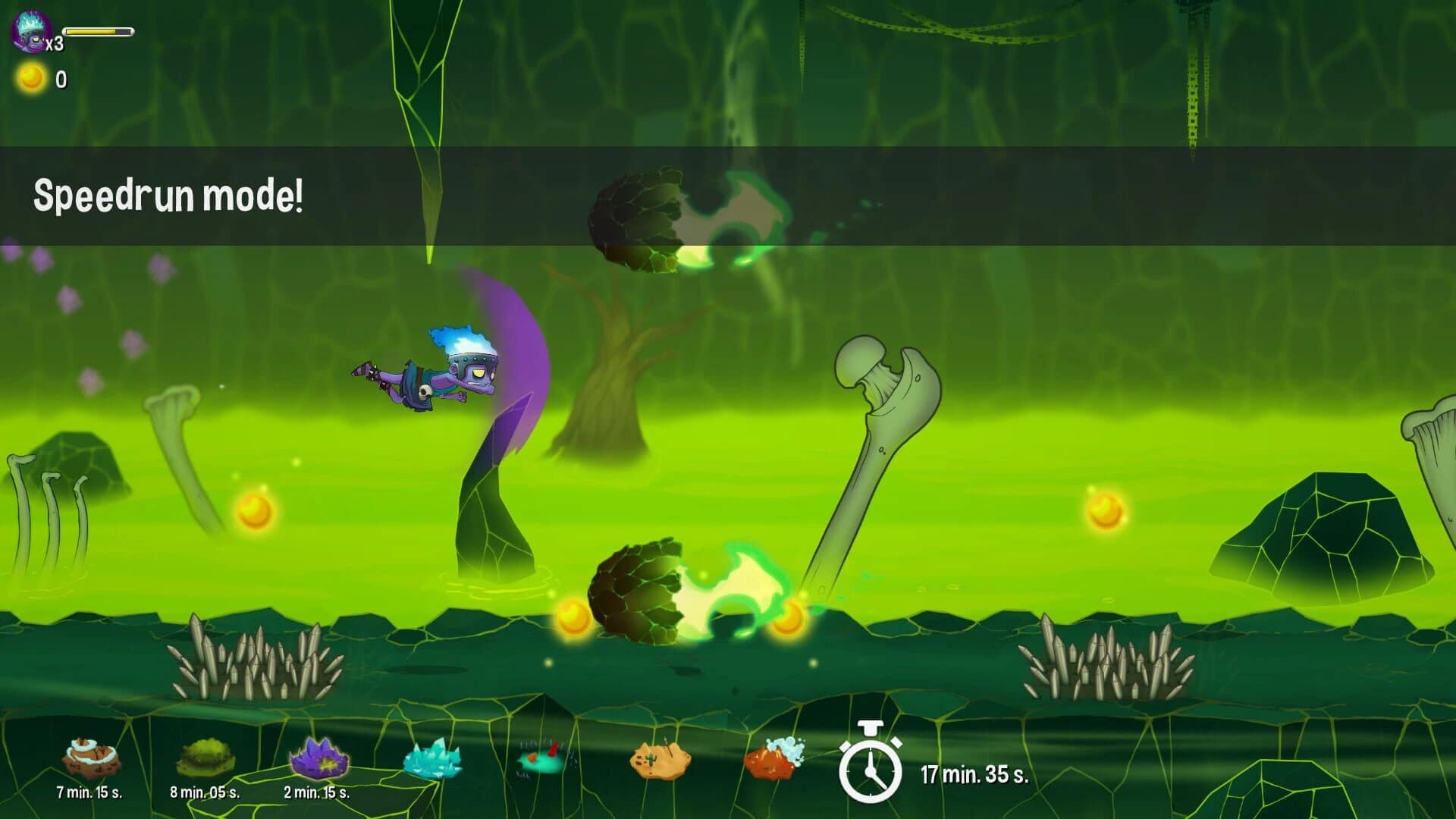Click the coin count showing 0
The image size is (1456, 819).
[x=61, y=77]
